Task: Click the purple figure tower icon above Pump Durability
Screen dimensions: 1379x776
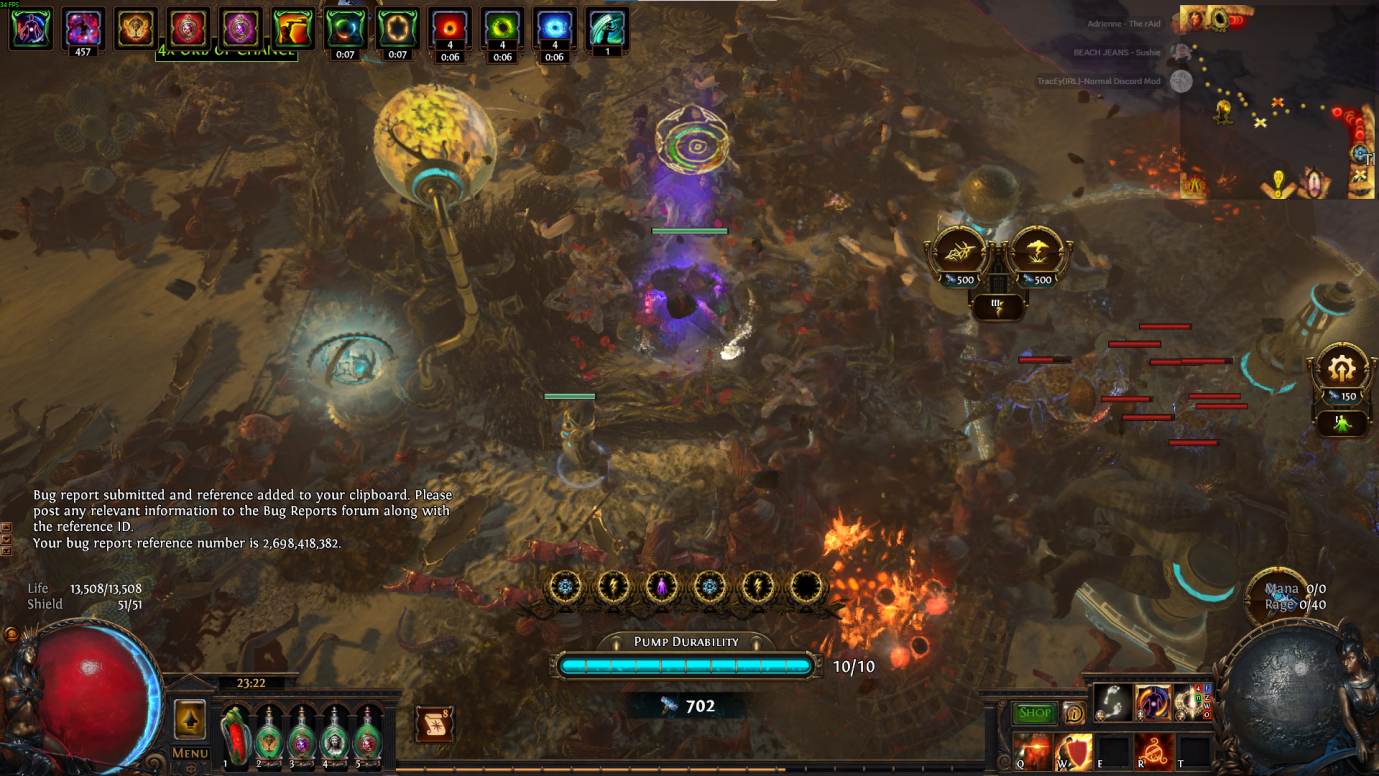Action: tap(661, 587)
